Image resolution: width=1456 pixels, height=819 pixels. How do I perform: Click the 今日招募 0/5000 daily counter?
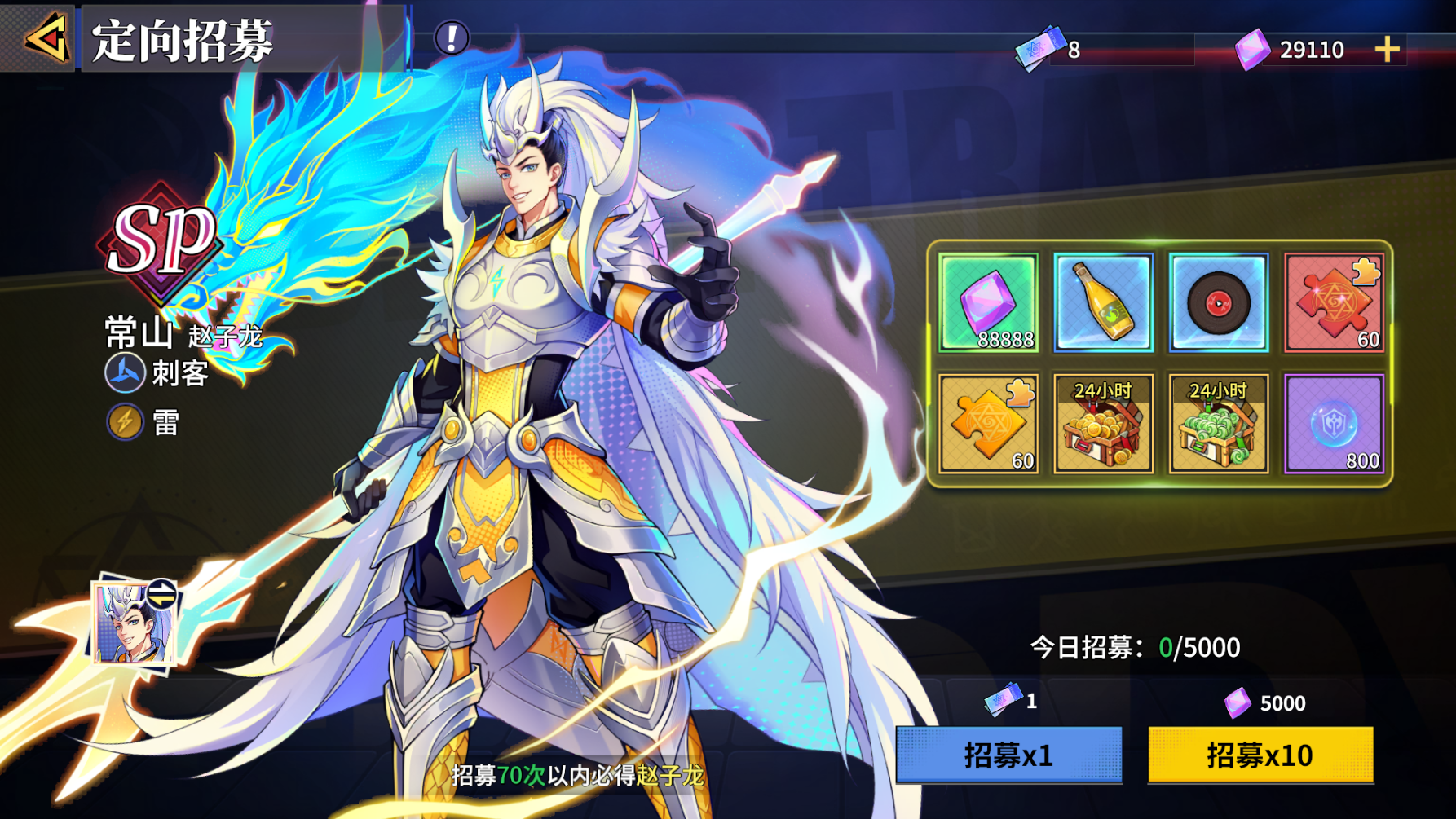click(1133, 648)
